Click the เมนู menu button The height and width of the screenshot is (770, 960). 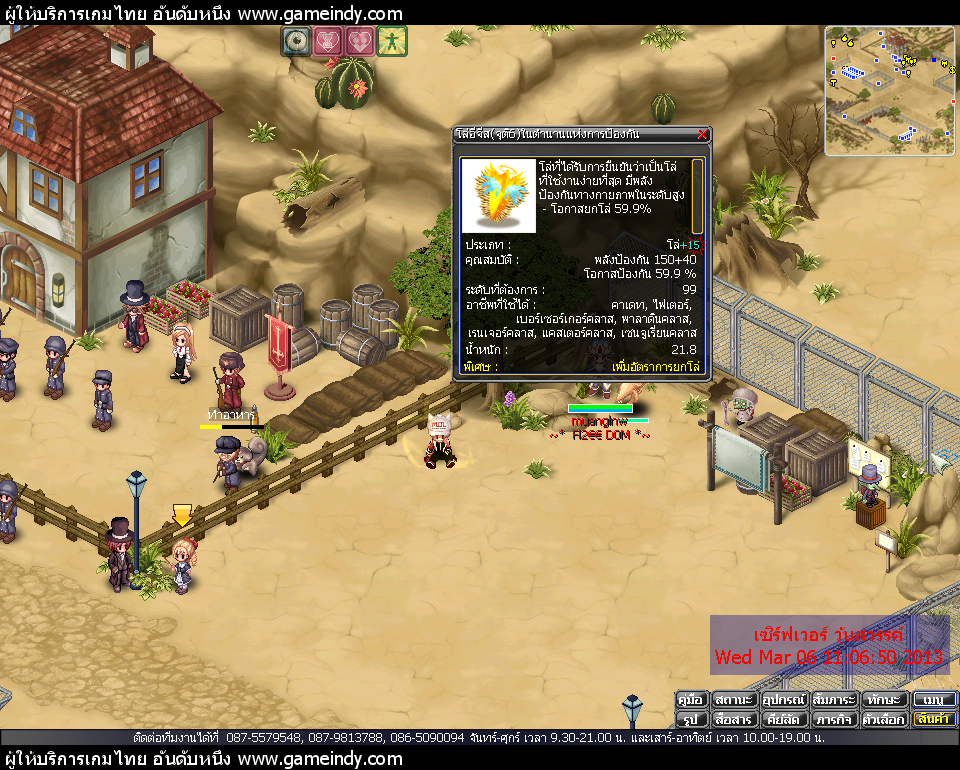(935, 700)
